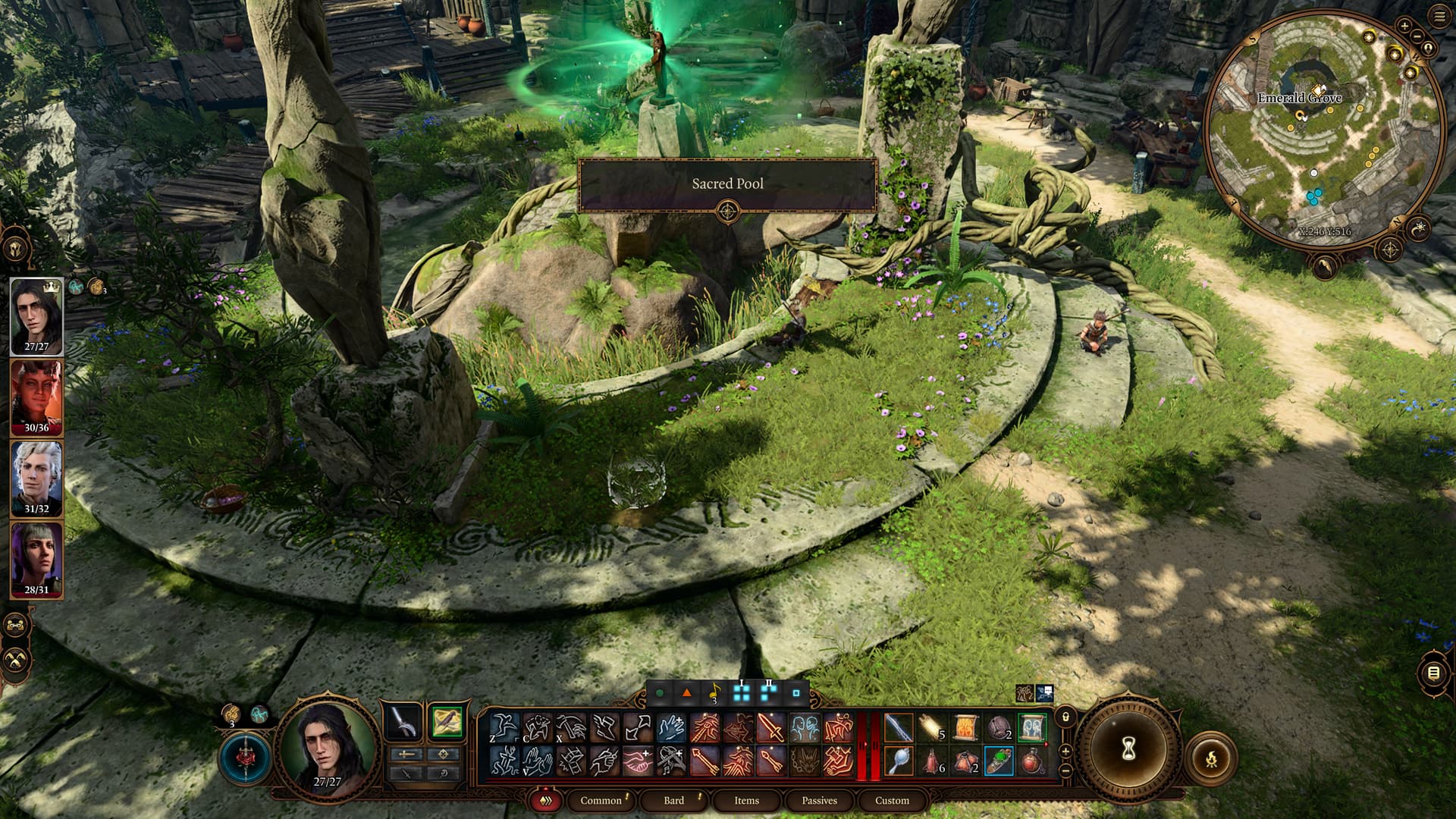Open the campfire rest button
This screenshot has width=1456, height=819.
tap(1211, 756)
